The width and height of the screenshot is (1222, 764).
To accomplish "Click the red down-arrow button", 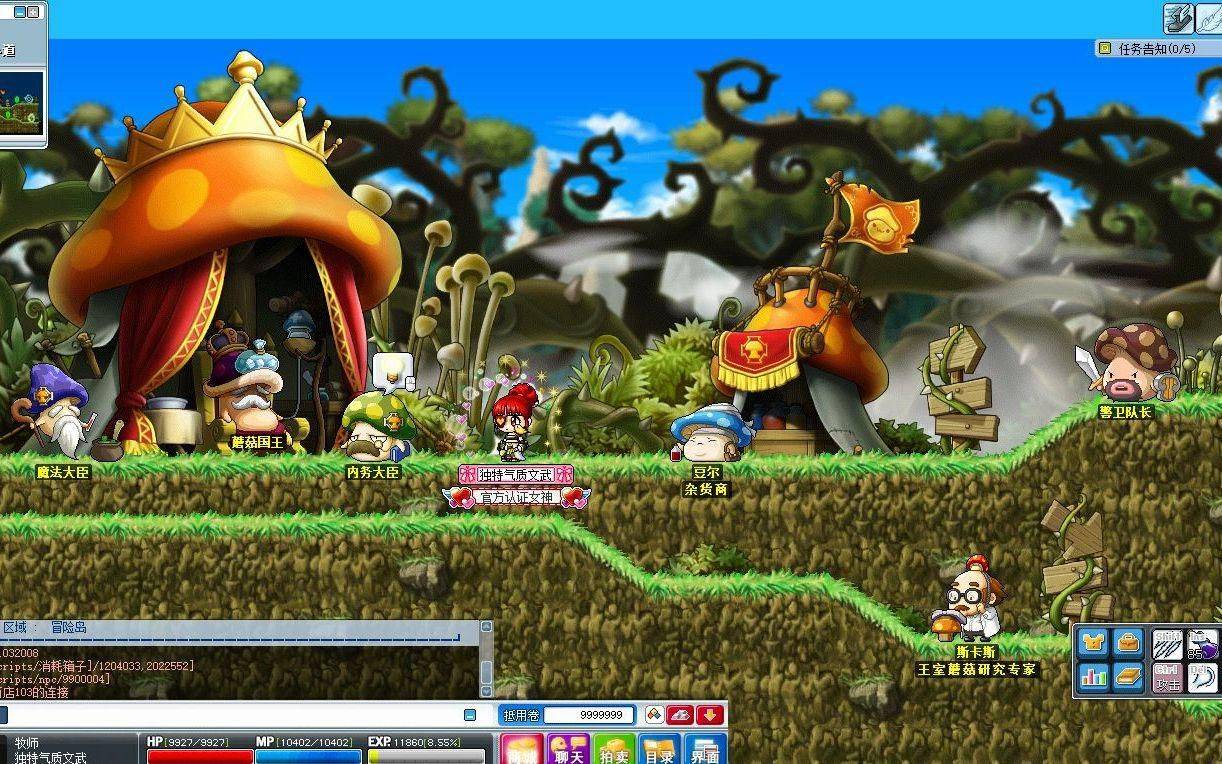I will pyautogui.click(x=710, y=715).
